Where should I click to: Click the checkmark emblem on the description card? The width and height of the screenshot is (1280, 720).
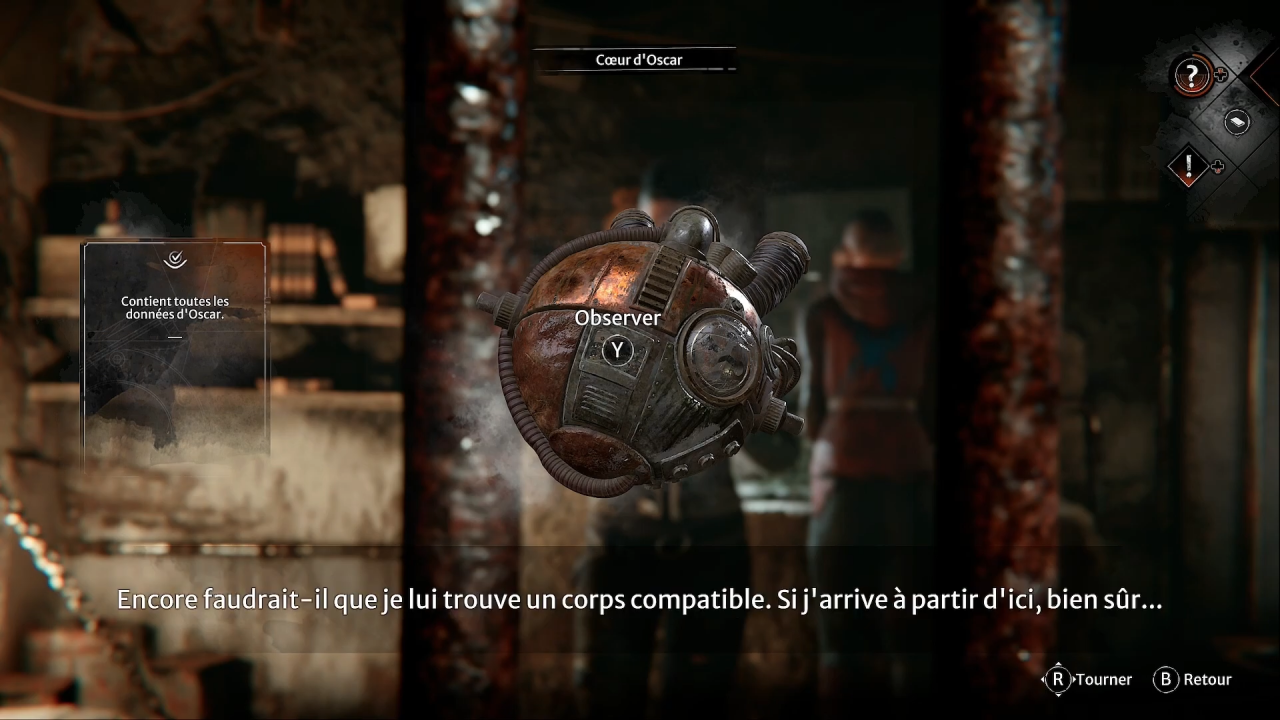[x=174, y=260]
